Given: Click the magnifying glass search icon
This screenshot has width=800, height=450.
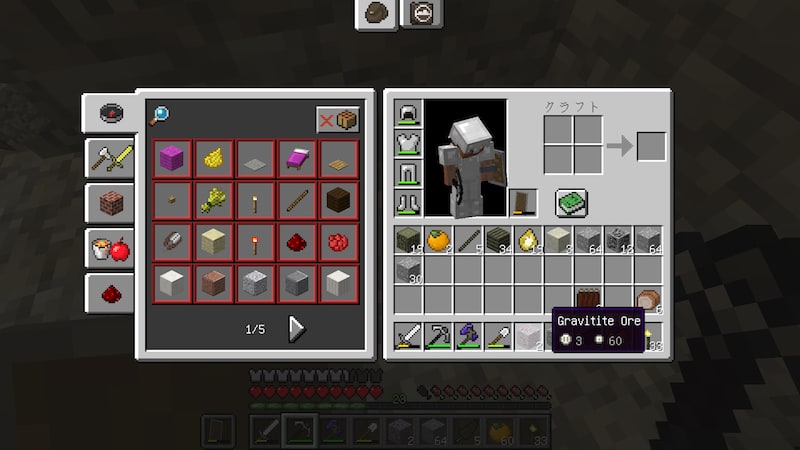Looking at the screenshot, I should coord(160,117).
